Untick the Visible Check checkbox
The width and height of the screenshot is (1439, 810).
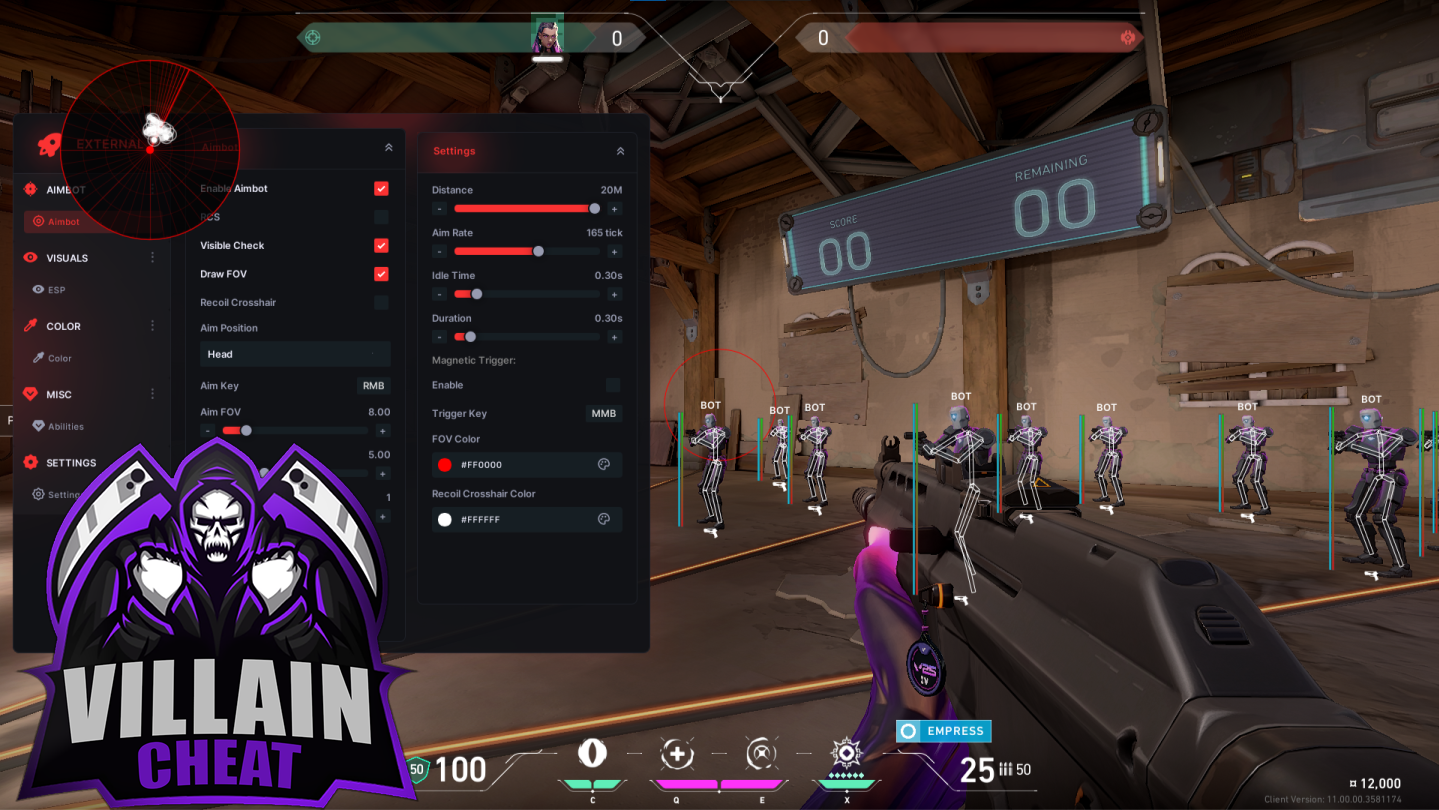381,246
